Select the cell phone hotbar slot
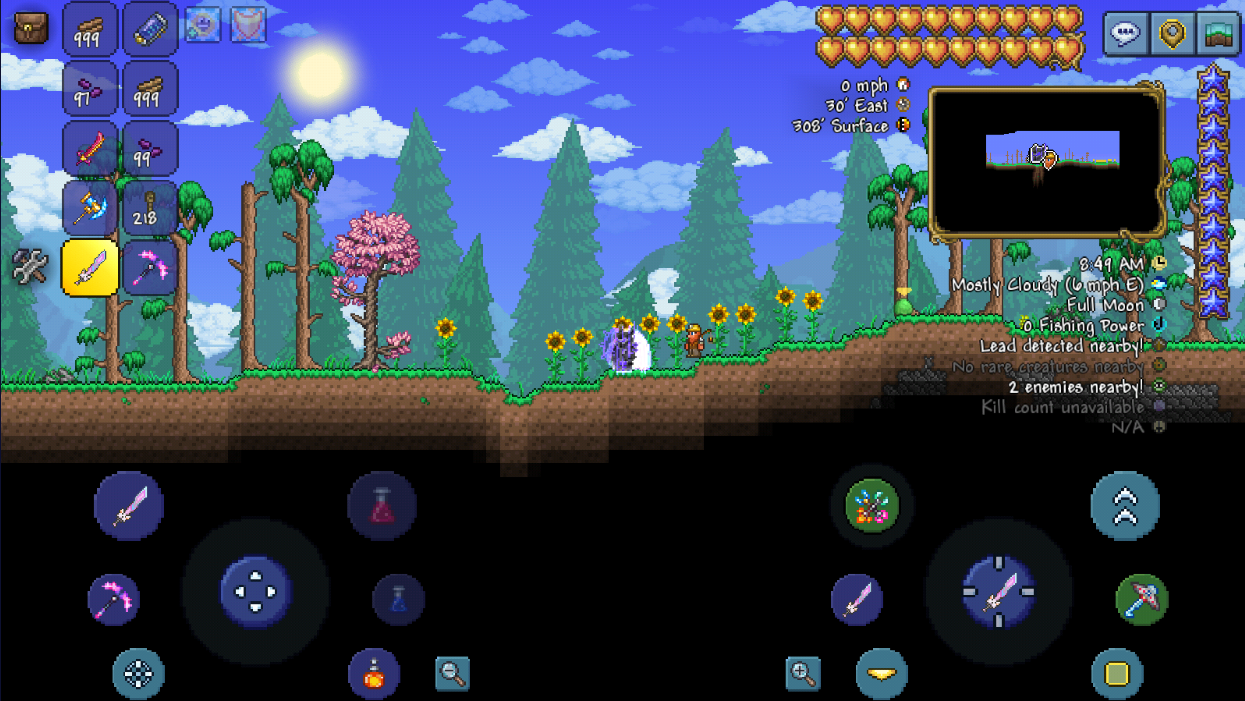Image resolution: width=1245 pixels, height=701 pixels. (x=150, y=29)
